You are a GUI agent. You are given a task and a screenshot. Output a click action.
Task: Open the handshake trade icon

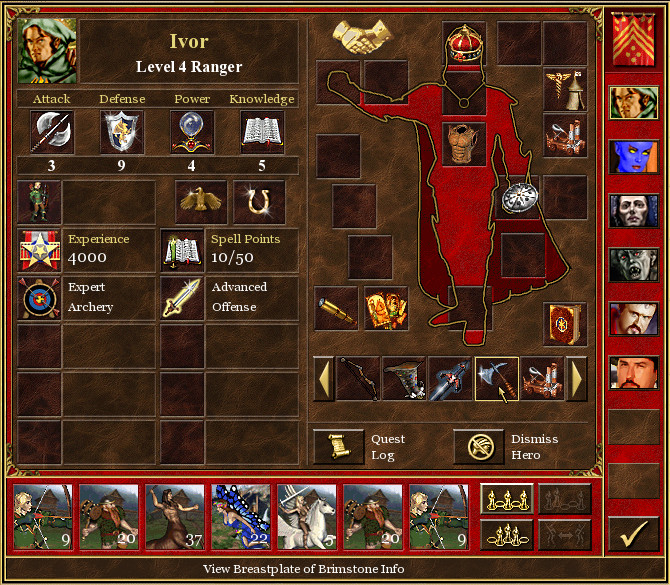coord(362,38)
